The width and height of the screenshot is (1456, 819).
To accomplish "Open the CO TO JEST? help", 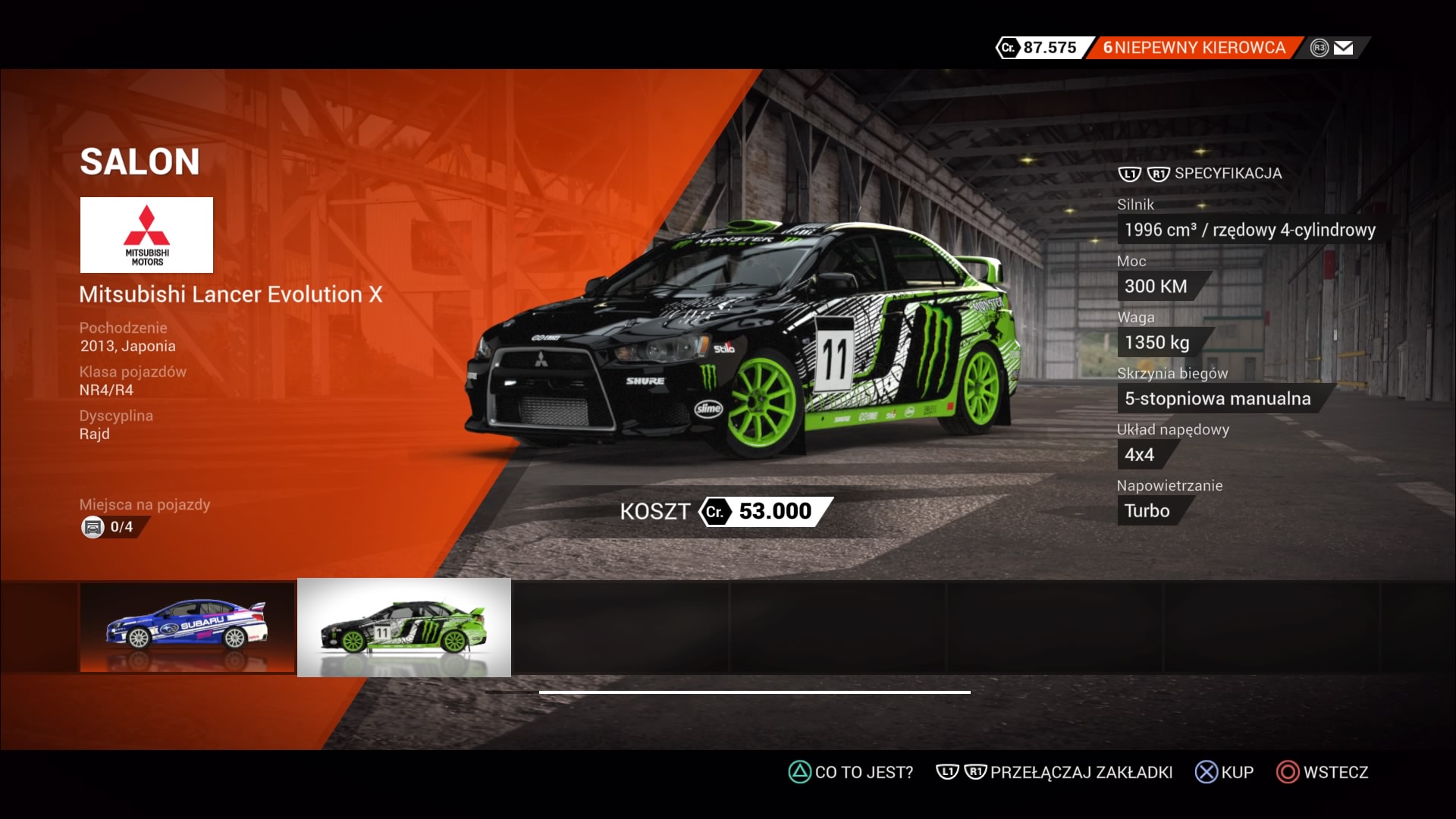I will pos(851,772).
